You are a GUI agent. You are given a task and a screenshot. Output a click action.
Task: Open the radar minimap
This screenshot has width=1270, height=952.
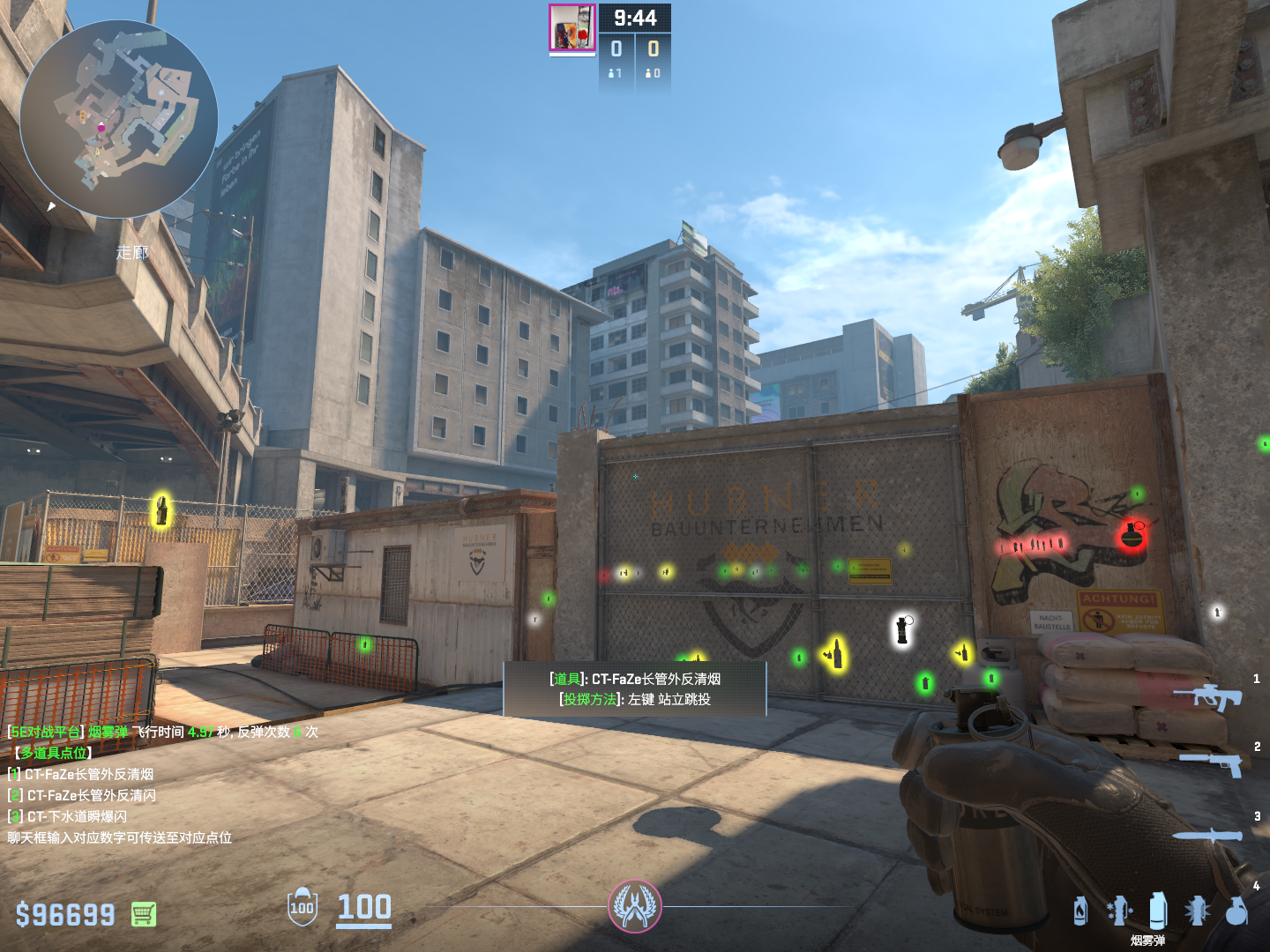tap(119, 120)
